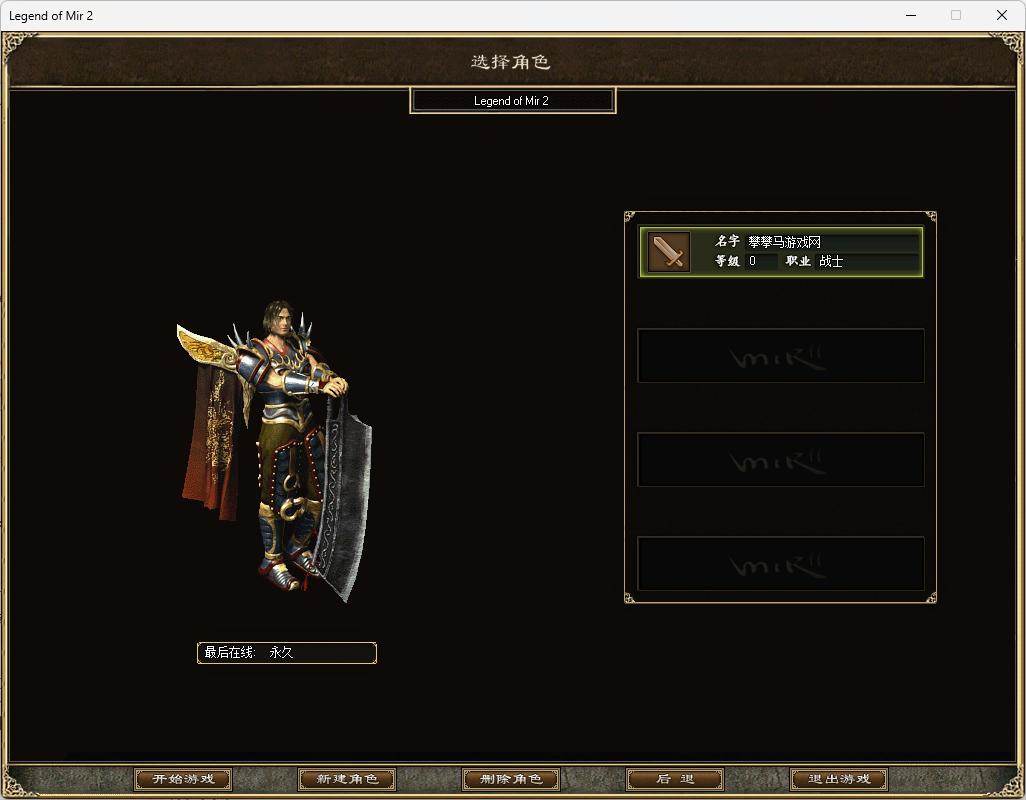Quit via the 退出游戏 button
This screenshot has width=1026, height=800.
tap(839, 779)
